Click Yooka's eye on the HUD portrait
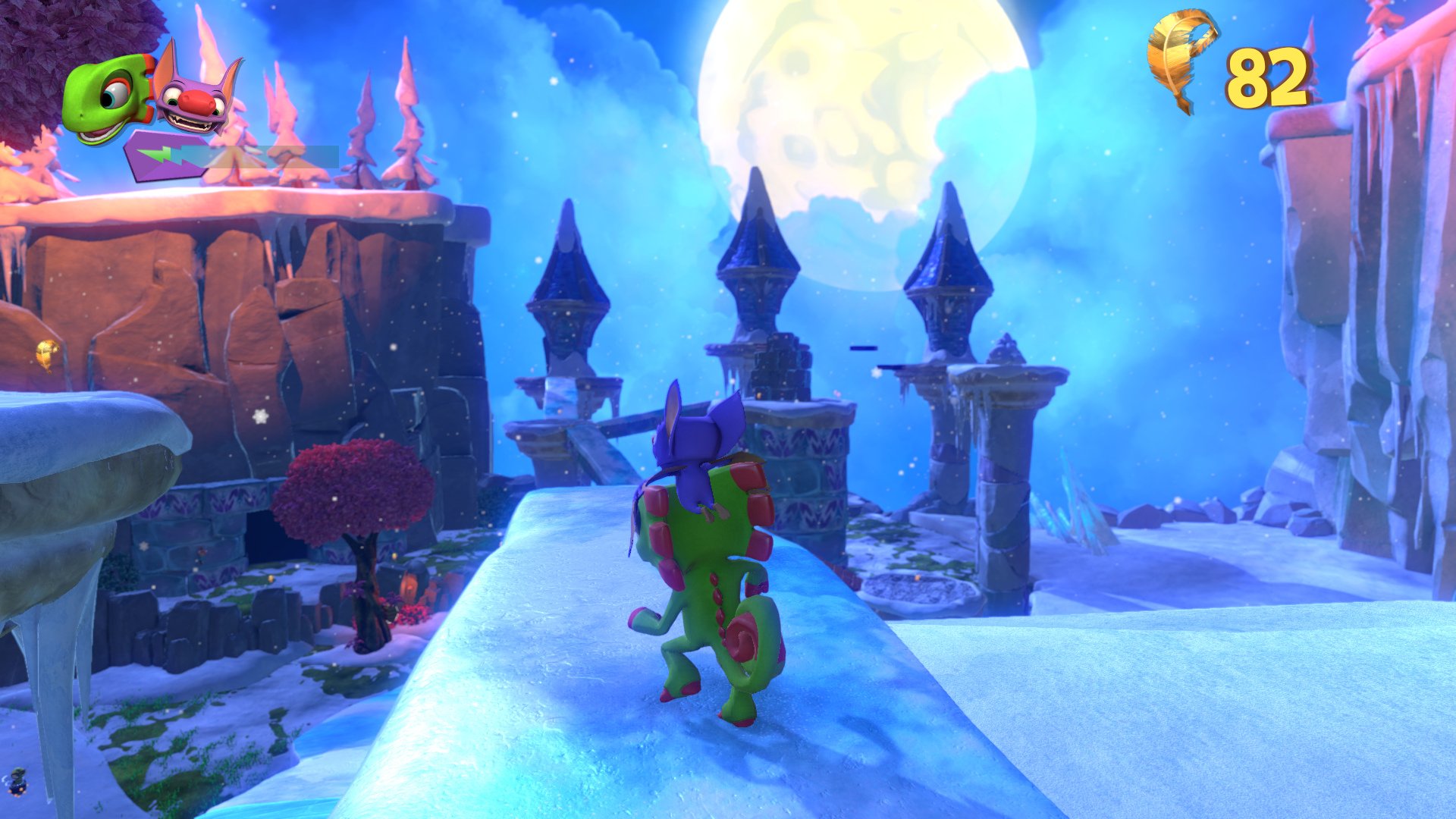The image size is (1456, 819). [115, 93]
